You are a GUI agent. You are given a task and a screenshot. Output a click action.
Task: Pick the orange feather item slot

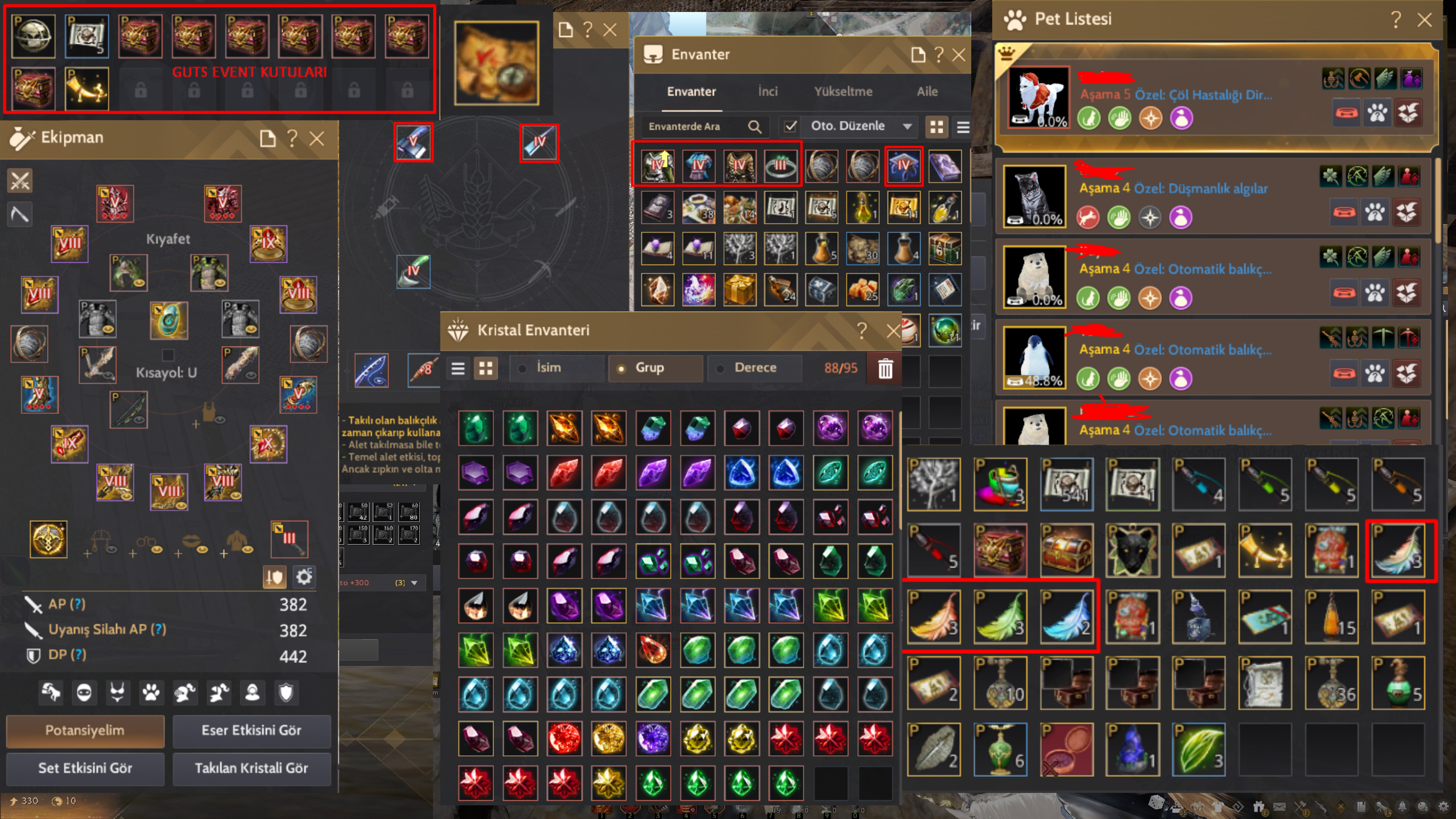(x=934, y=616)
